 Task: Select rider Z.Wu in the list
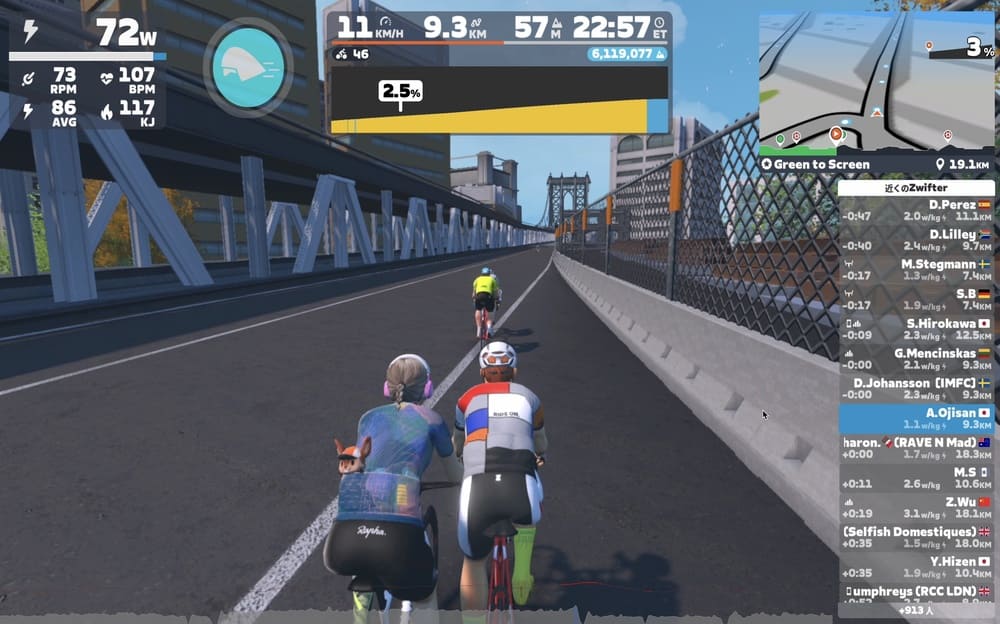pos(916,507)
